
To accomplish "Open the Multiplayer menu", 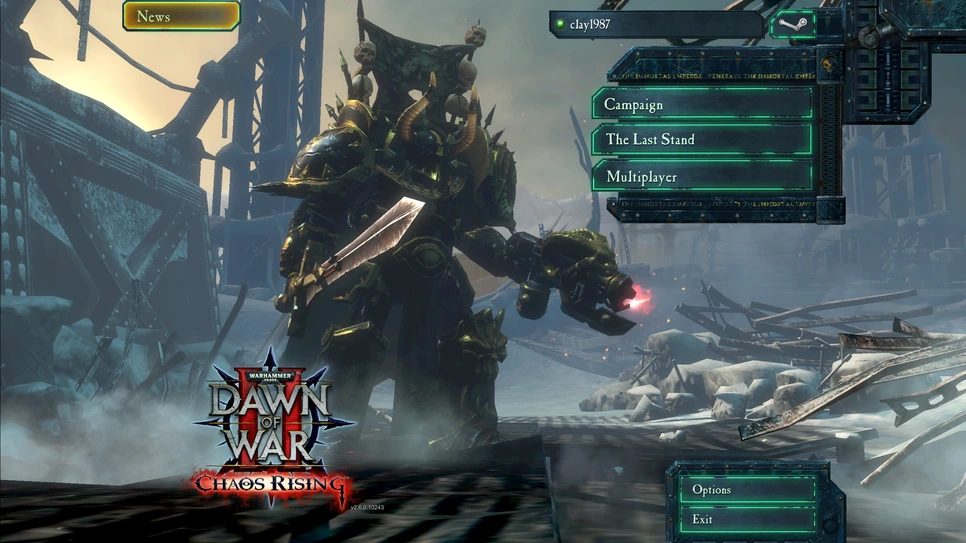I will tap(702, 177).
